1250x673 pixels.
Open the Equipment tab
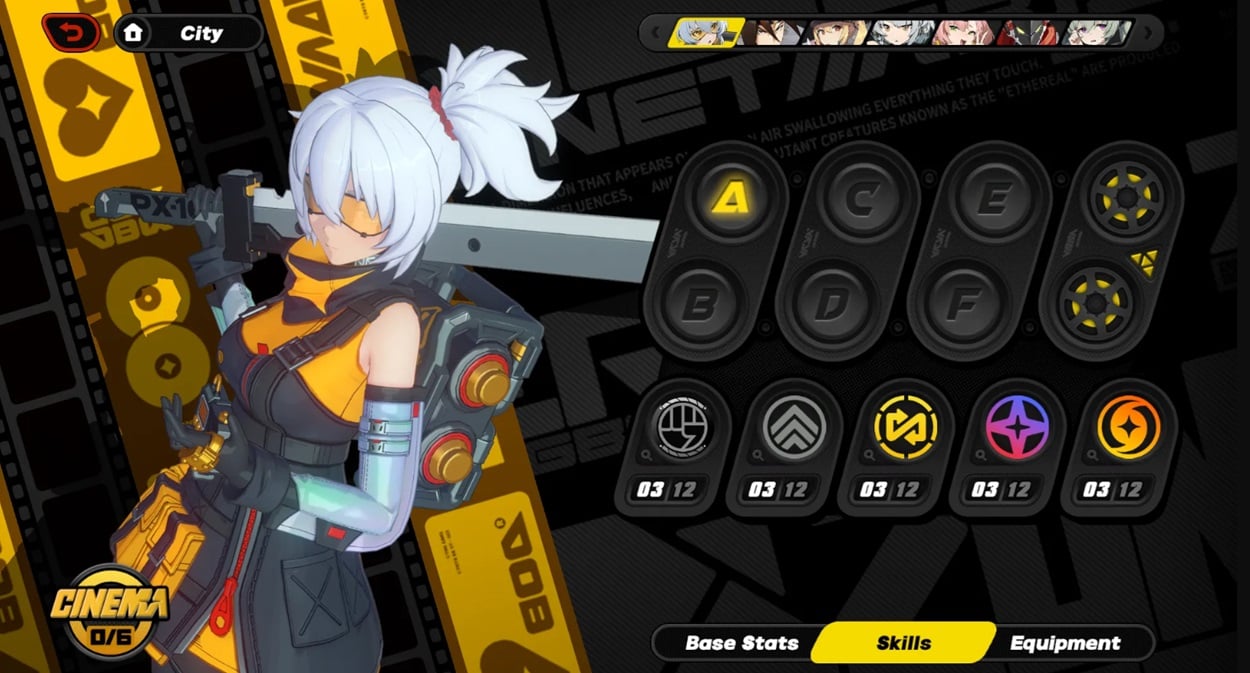[1064, 643]
